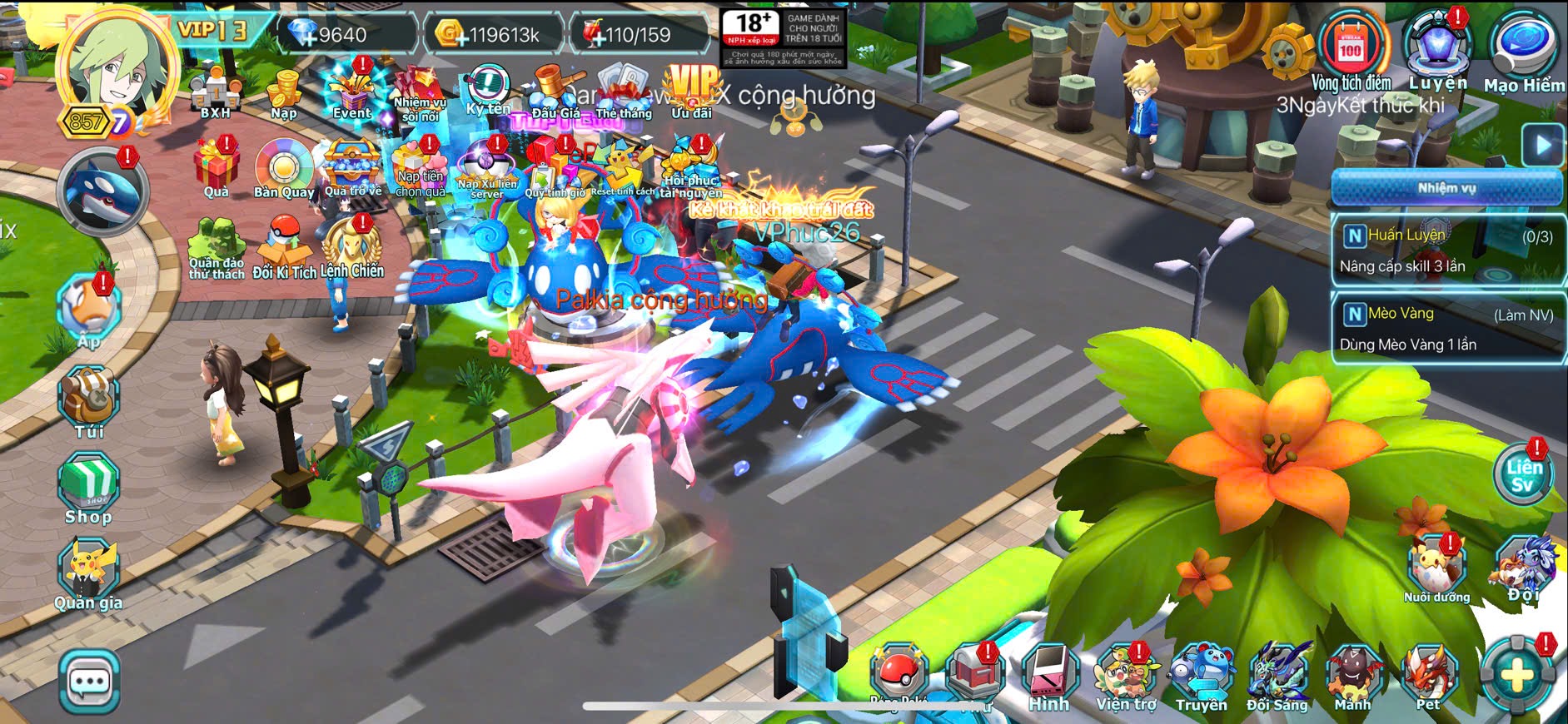Toggle the green plus menu button

point(1517,675)
